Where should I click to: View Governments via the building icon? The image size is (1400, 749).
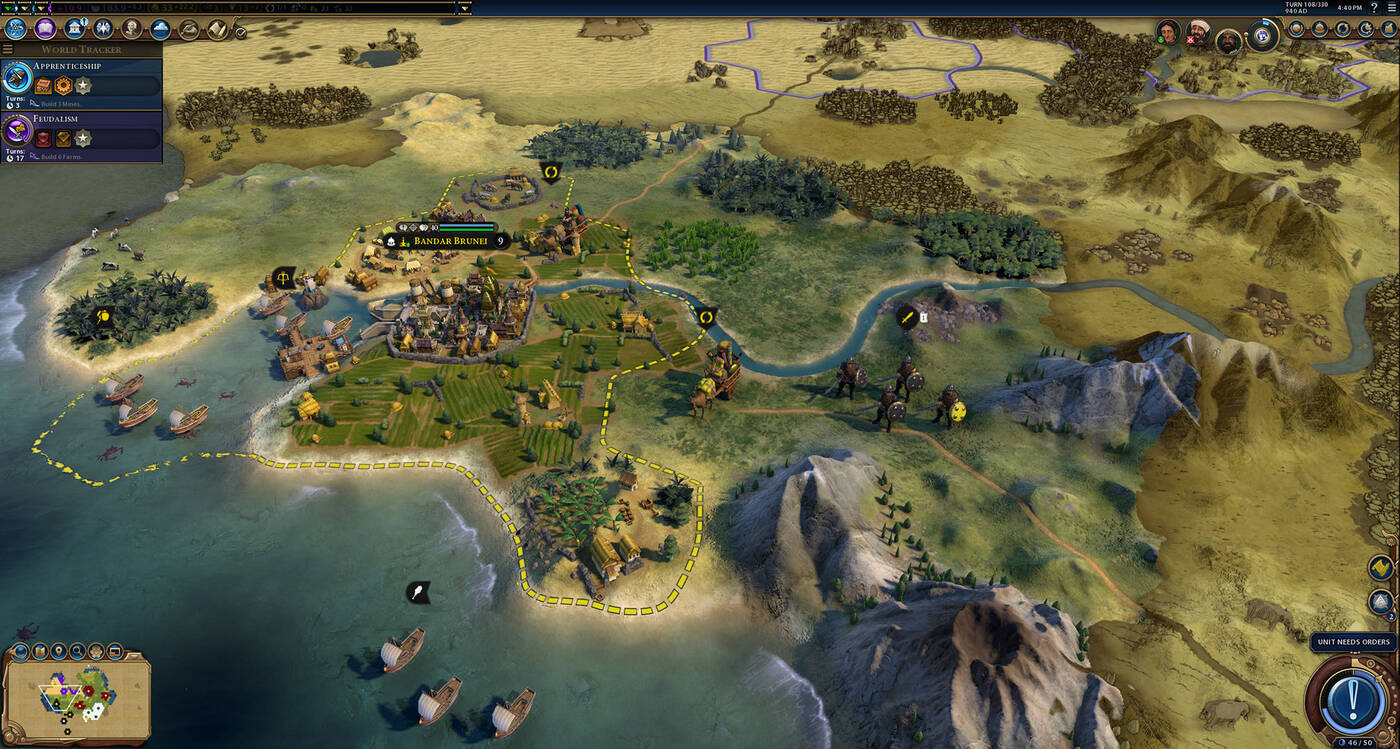click(74, 29)
